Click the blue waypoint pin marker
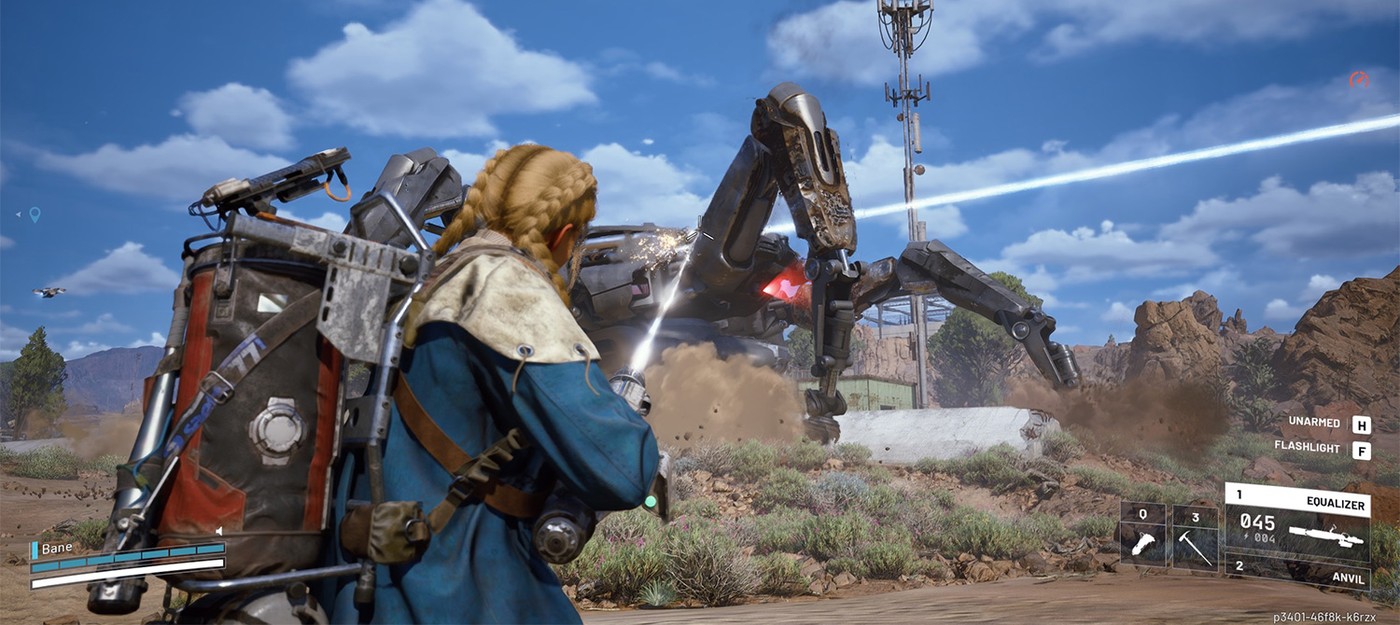Viewport: 1400px width, 625px height. (35, 214)
